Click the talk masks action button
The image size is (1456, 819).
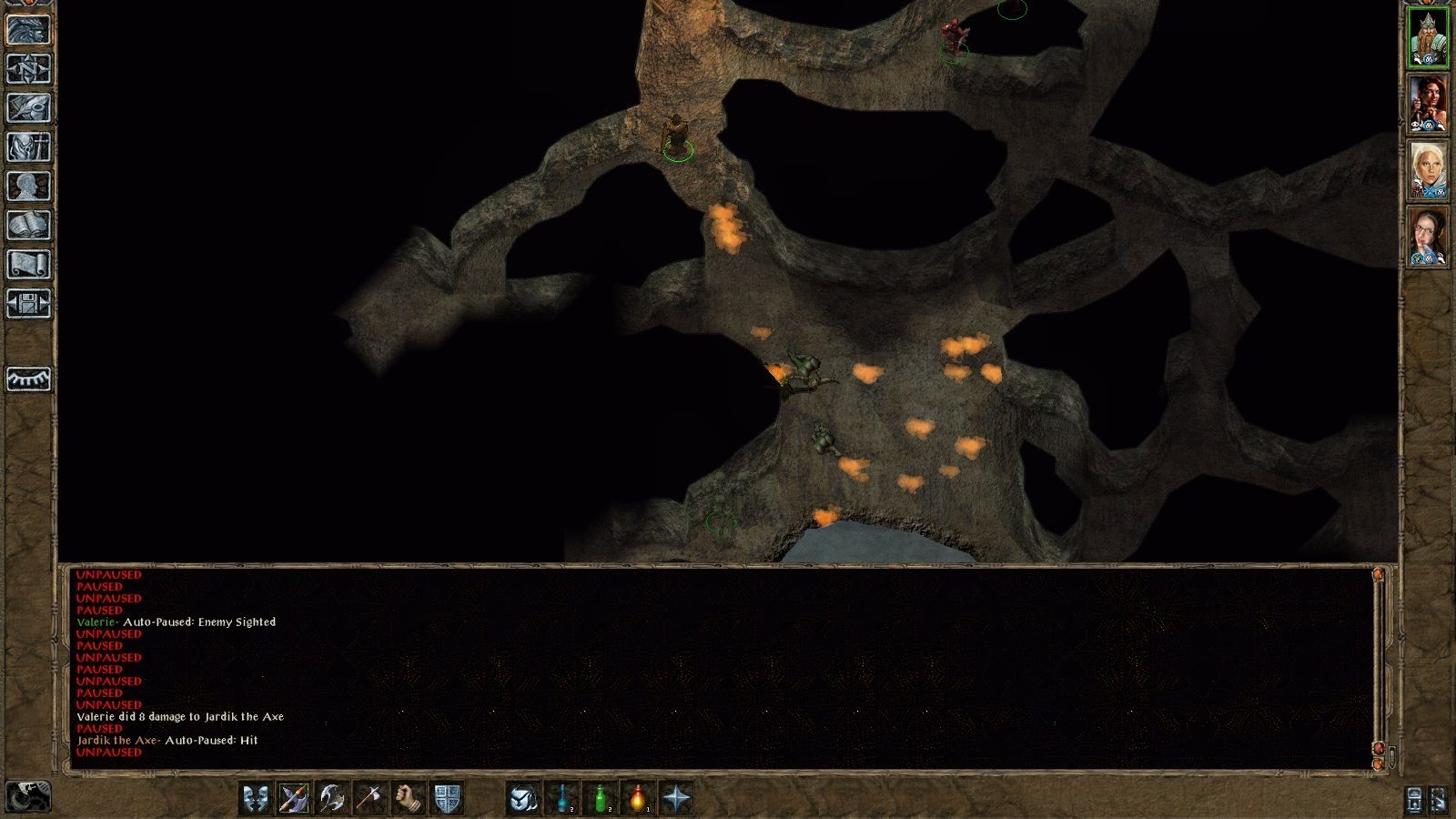[256, 798]
